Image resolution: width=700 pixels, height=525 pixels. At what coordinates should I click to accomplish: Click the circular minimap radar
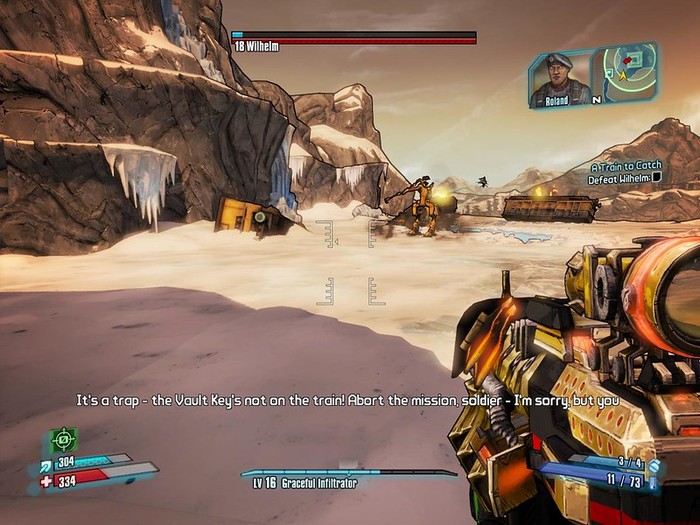point(629,70)
